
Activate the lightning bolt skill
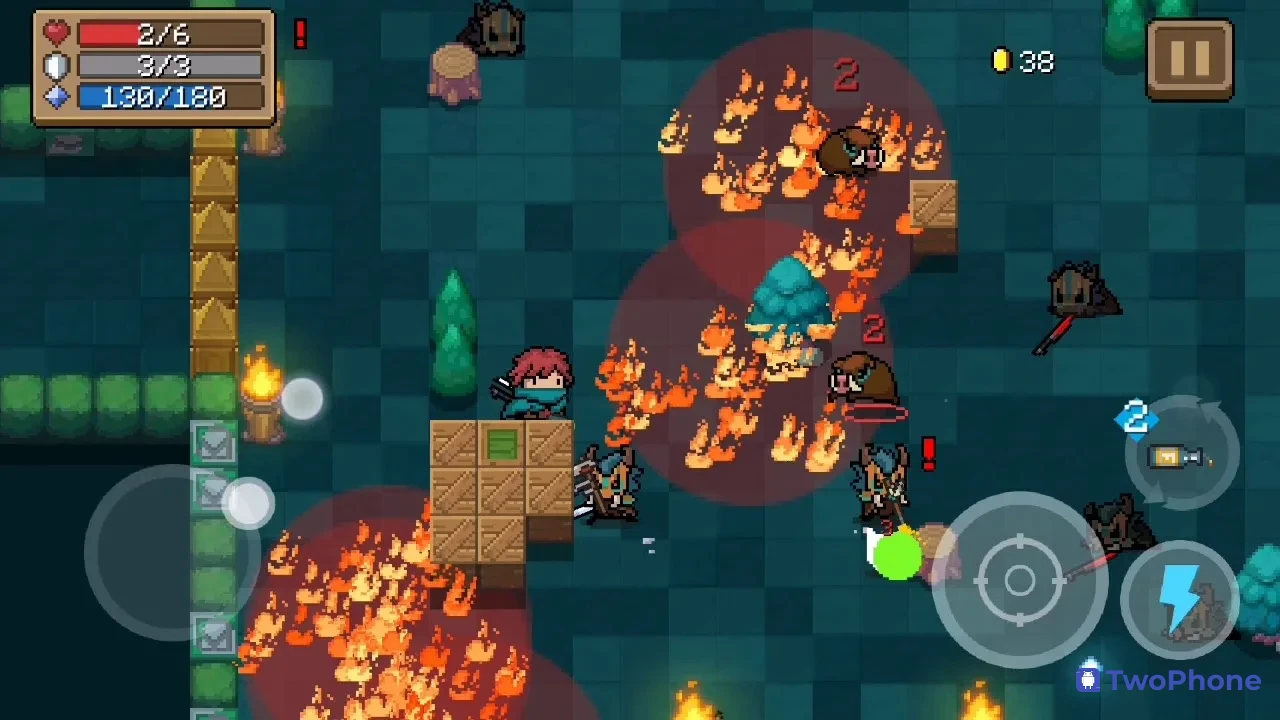pos(1180,600)
